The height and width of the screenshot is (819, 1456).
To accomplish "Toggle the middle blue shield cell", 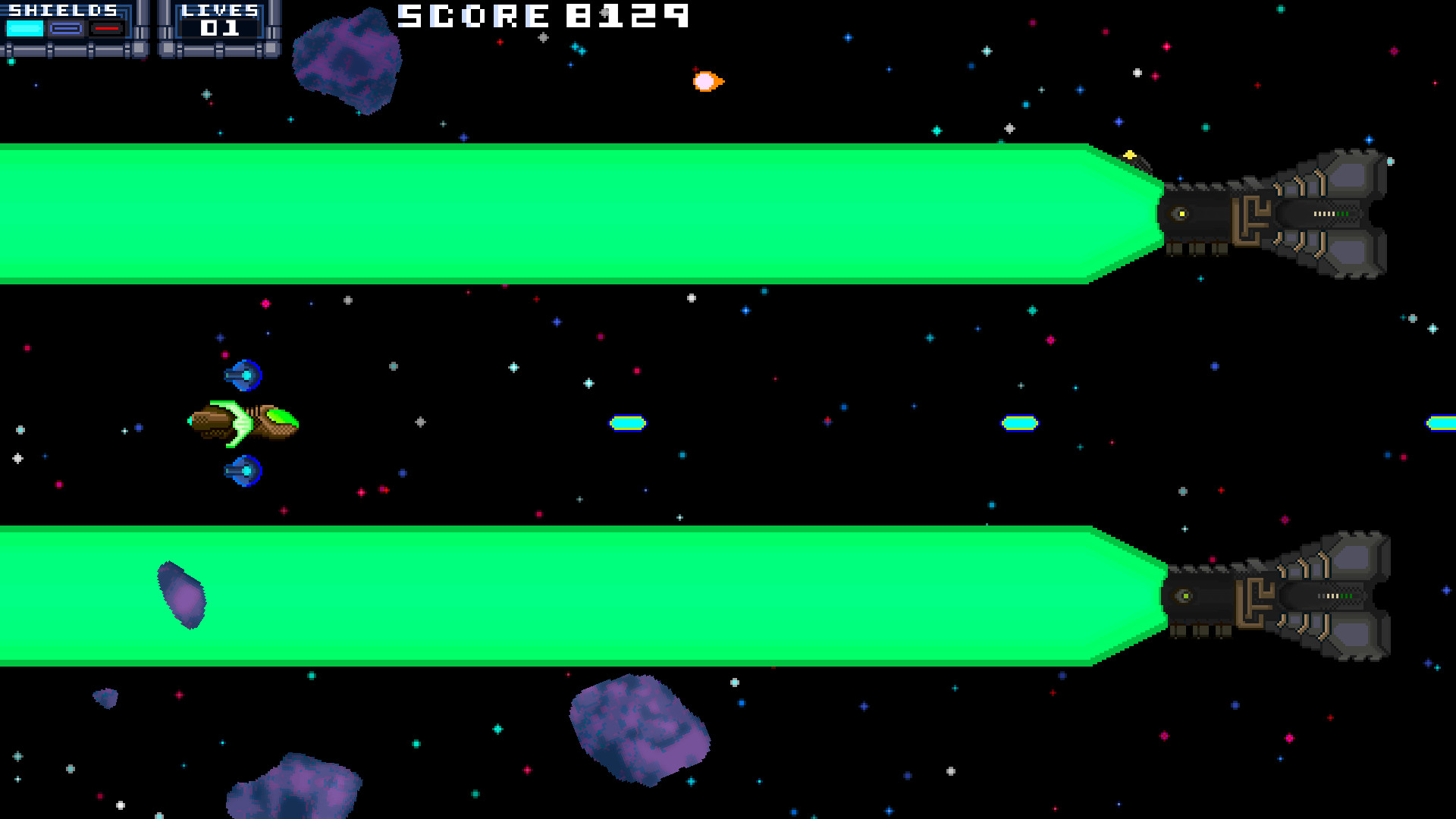I will [65, 28].
